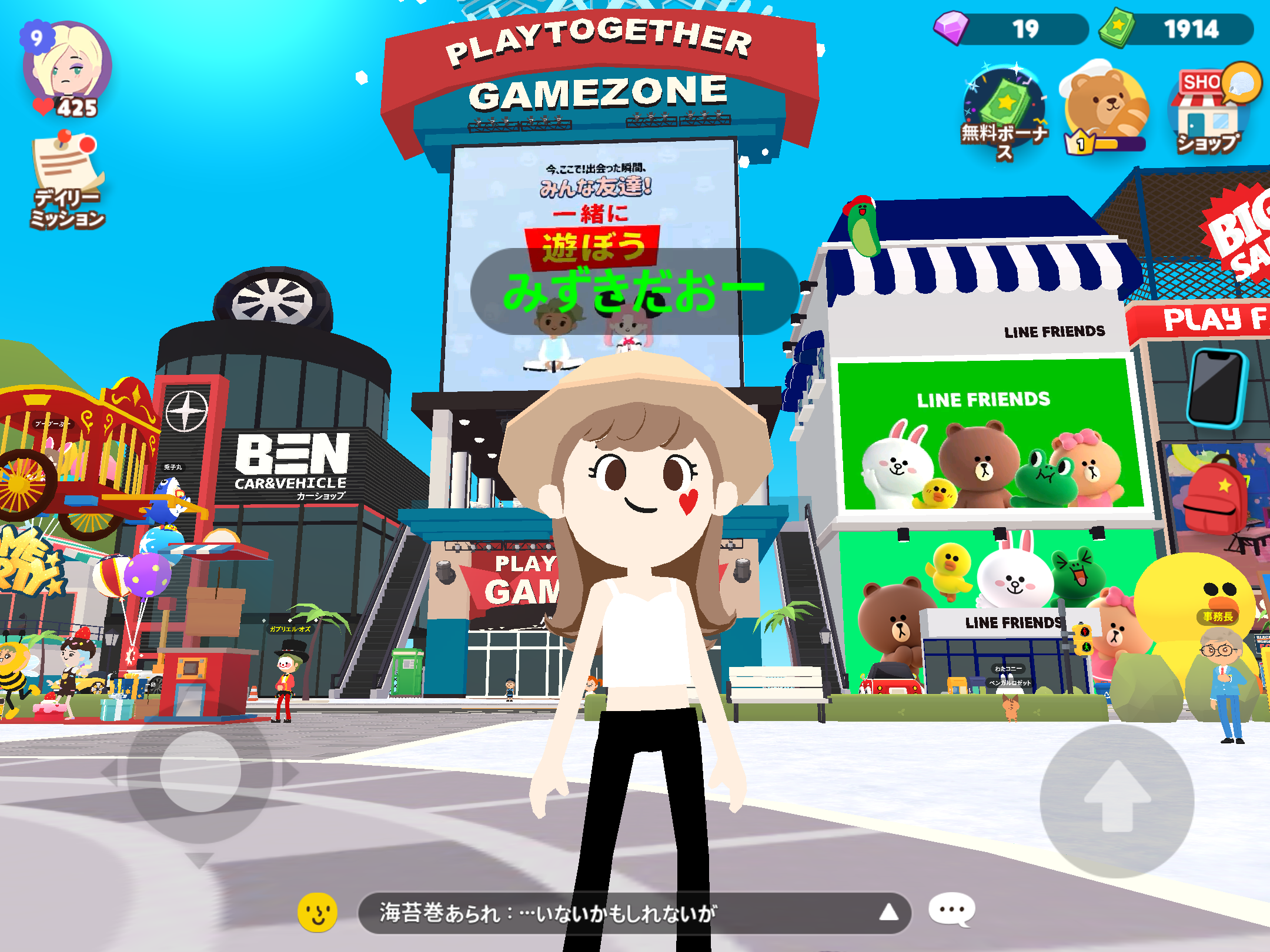
Task: Tap the green cash currency counter
Action: pos(1176,29)
